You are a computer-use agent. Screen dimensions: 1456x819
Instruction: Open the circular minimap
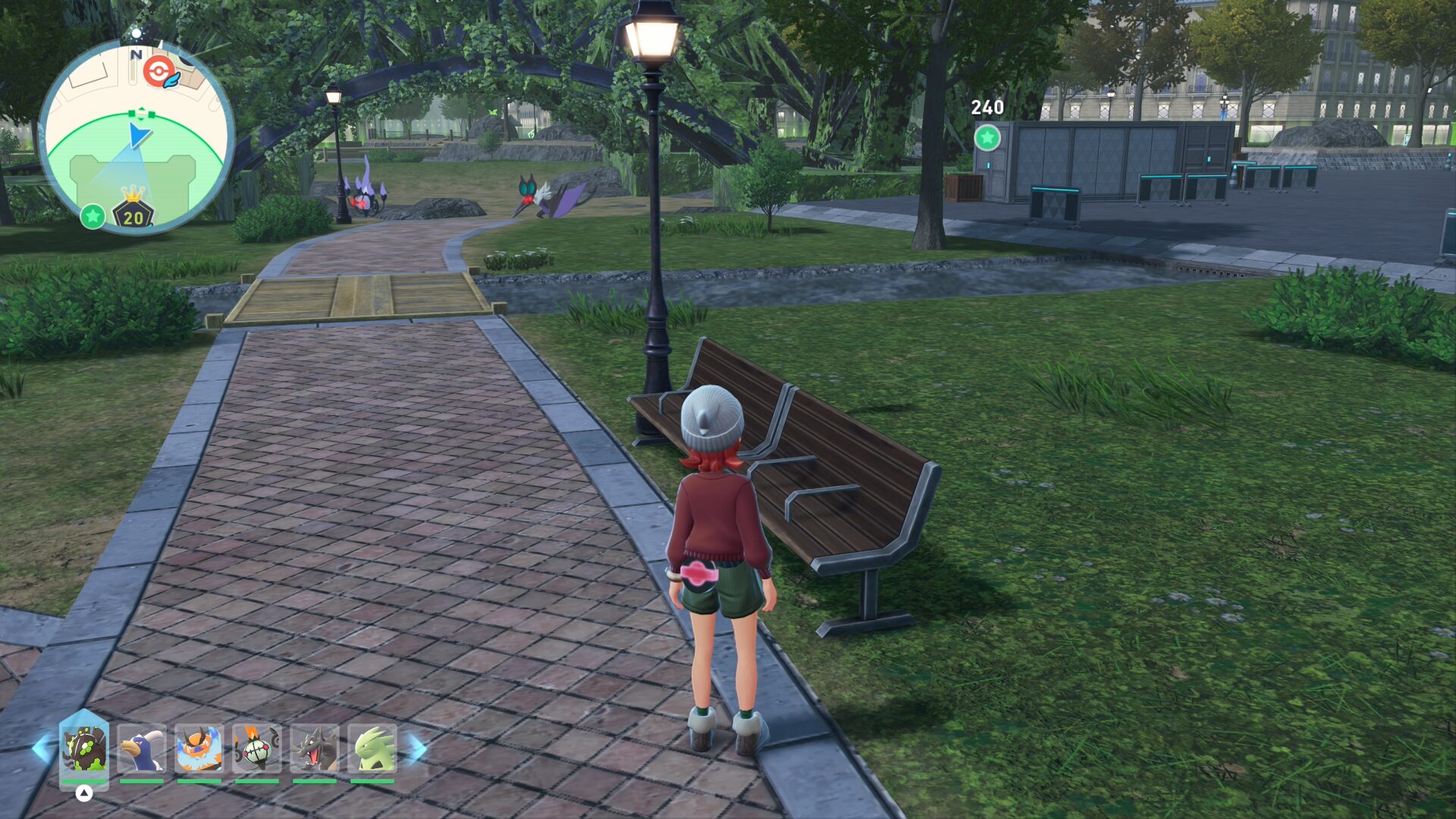coord(136,136)
